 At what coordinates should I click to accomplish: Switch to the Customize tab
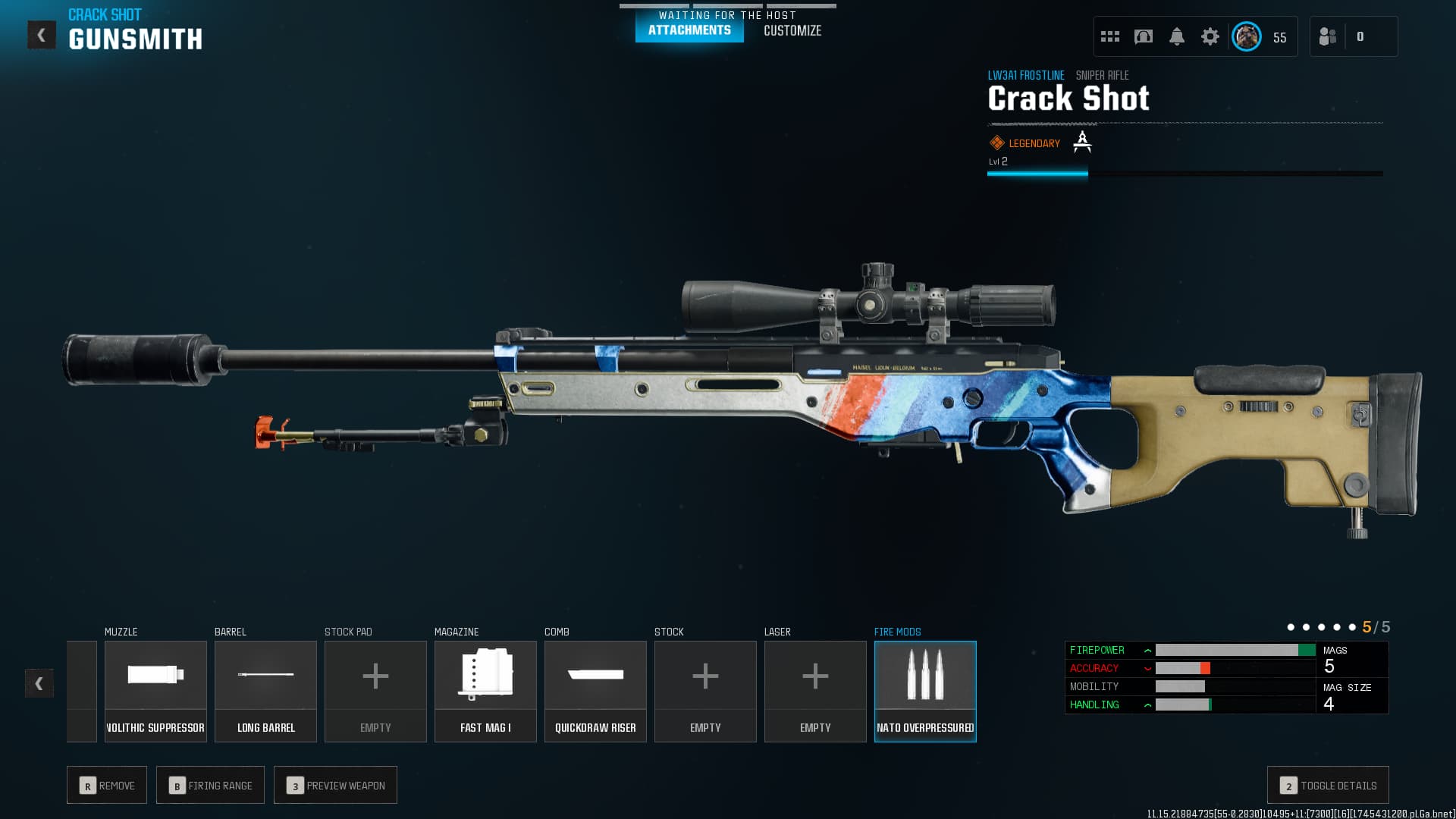coord(792,31)
